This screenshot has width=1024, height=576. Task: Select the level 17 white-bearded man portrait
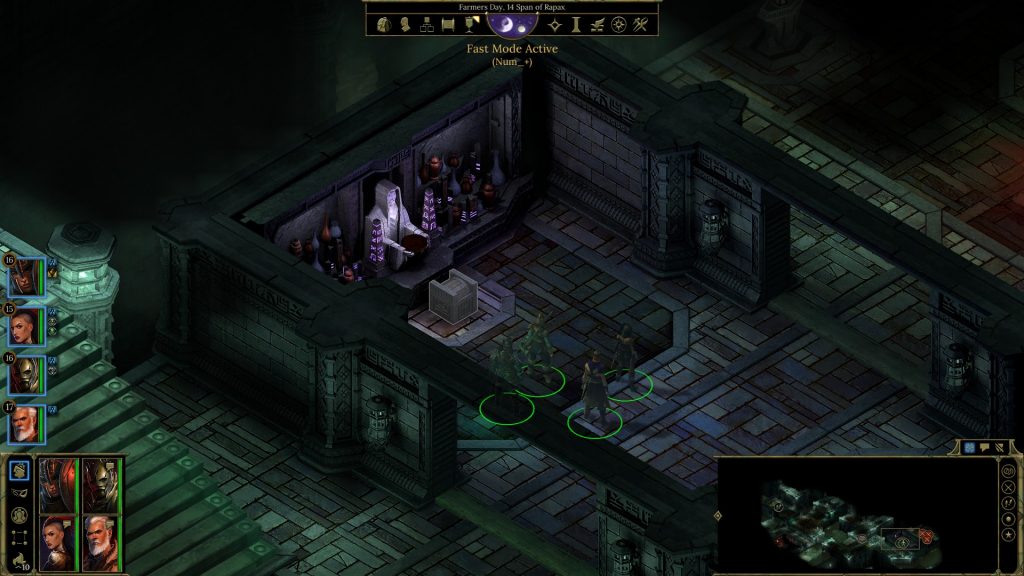tap(27, 424)
